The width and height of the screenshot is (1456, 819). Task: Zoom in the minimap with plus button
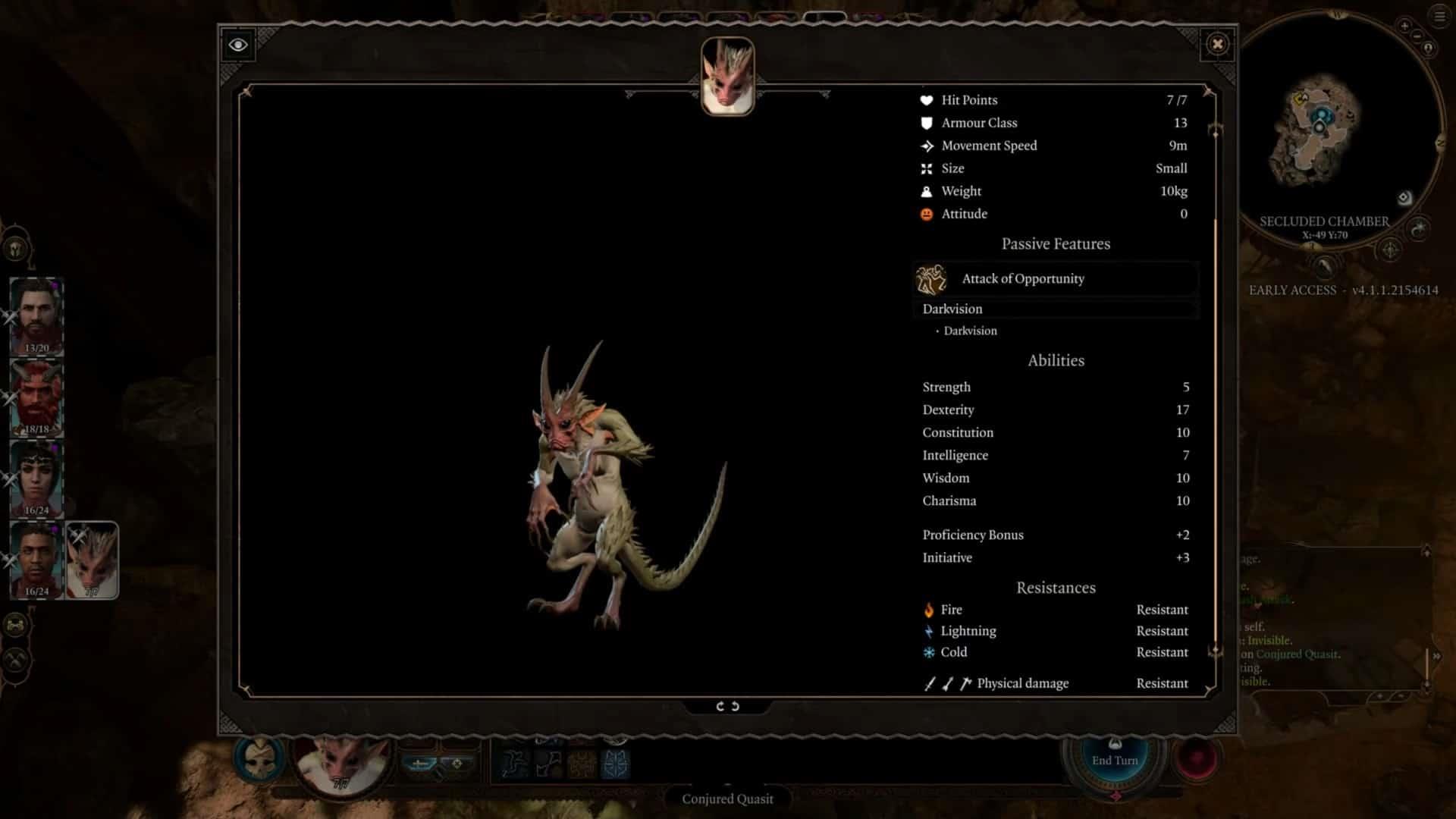pyautogui.click(x=1404, y=26)
